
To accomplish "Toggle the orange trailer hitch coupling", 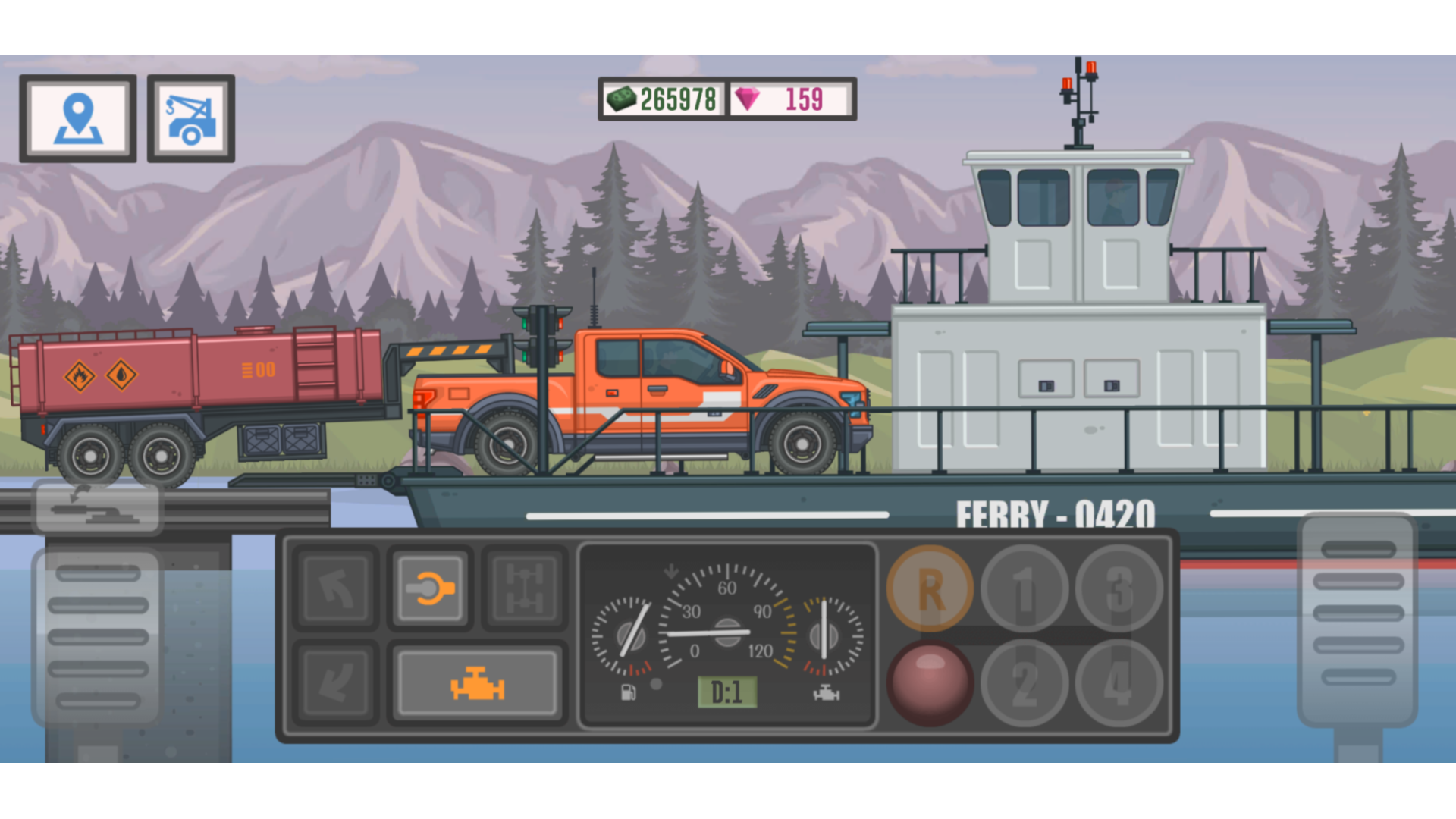I will click(x=428, y=588).
